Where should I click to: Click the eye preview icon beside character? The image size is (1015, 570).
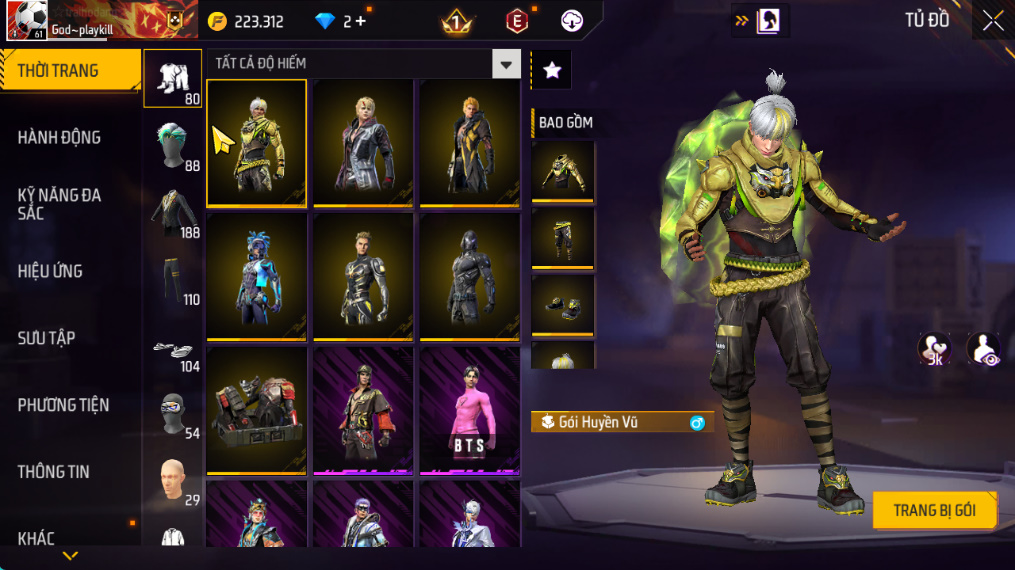(x=984, y=350)
